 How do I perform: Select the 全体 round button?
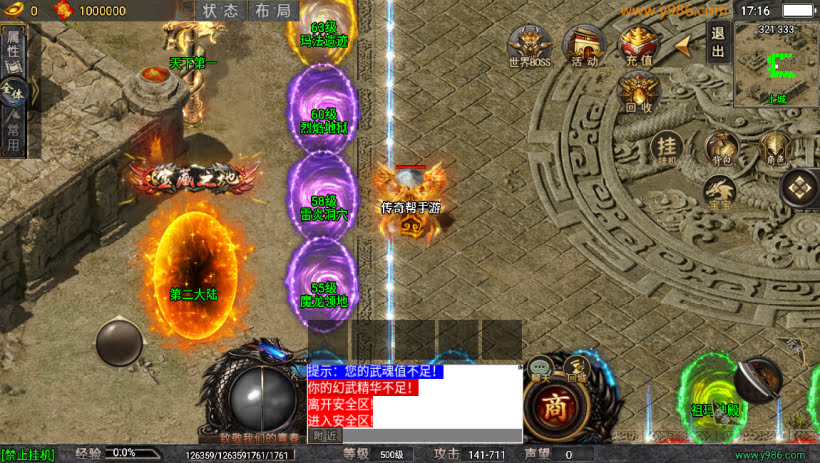(x=13, y=95)
